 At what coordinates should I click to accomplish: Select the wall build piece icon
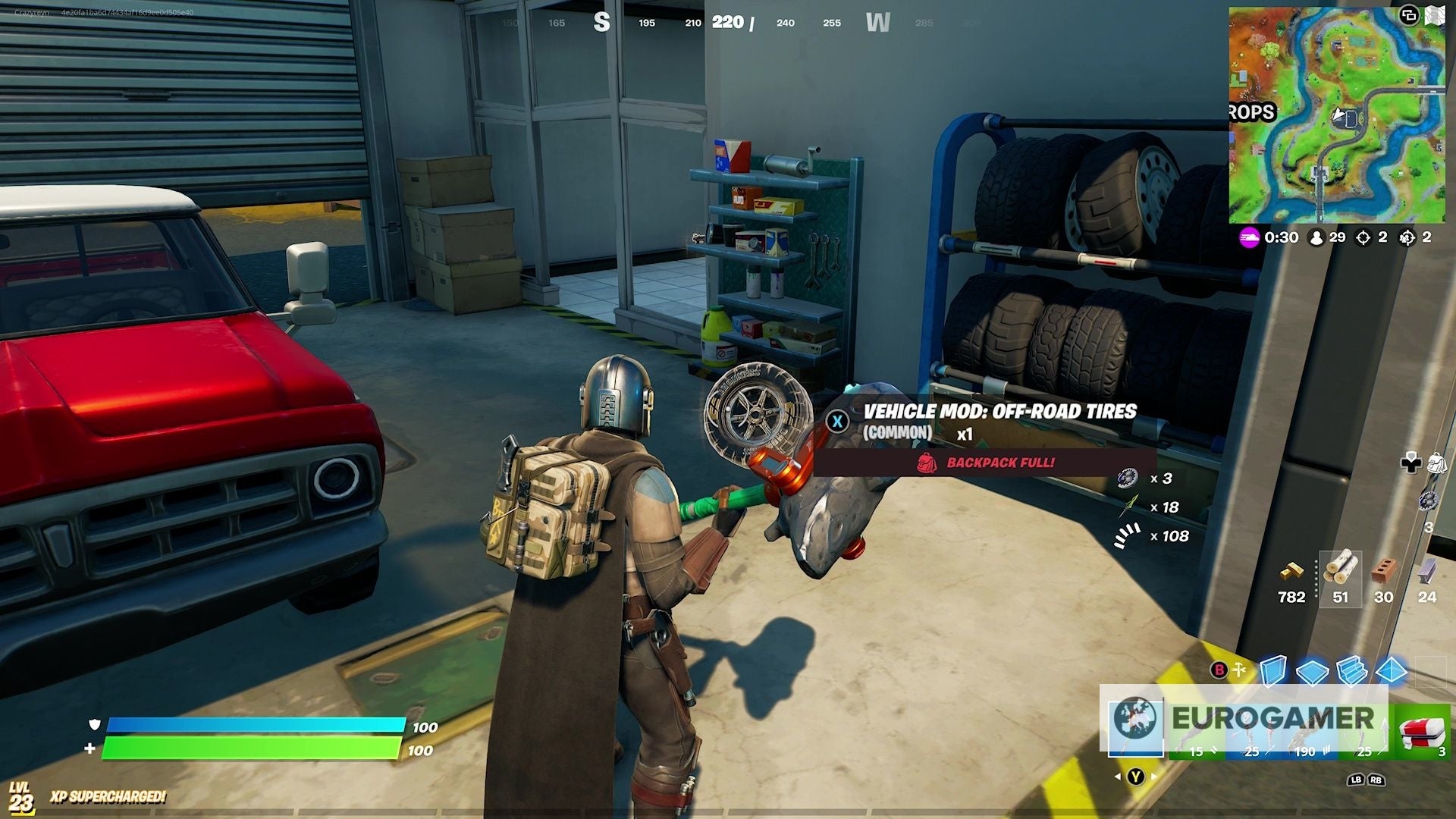click(1273, 669)
